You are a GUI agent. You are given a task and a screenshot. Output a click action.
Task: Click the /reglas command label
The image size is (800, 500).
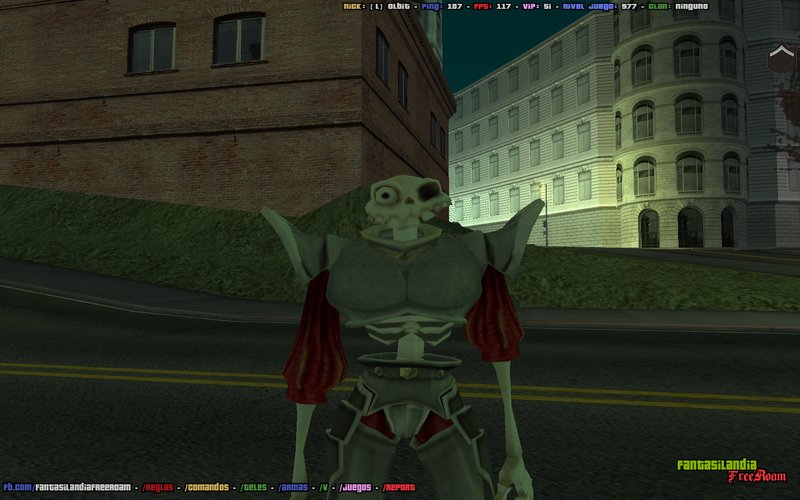158,488
